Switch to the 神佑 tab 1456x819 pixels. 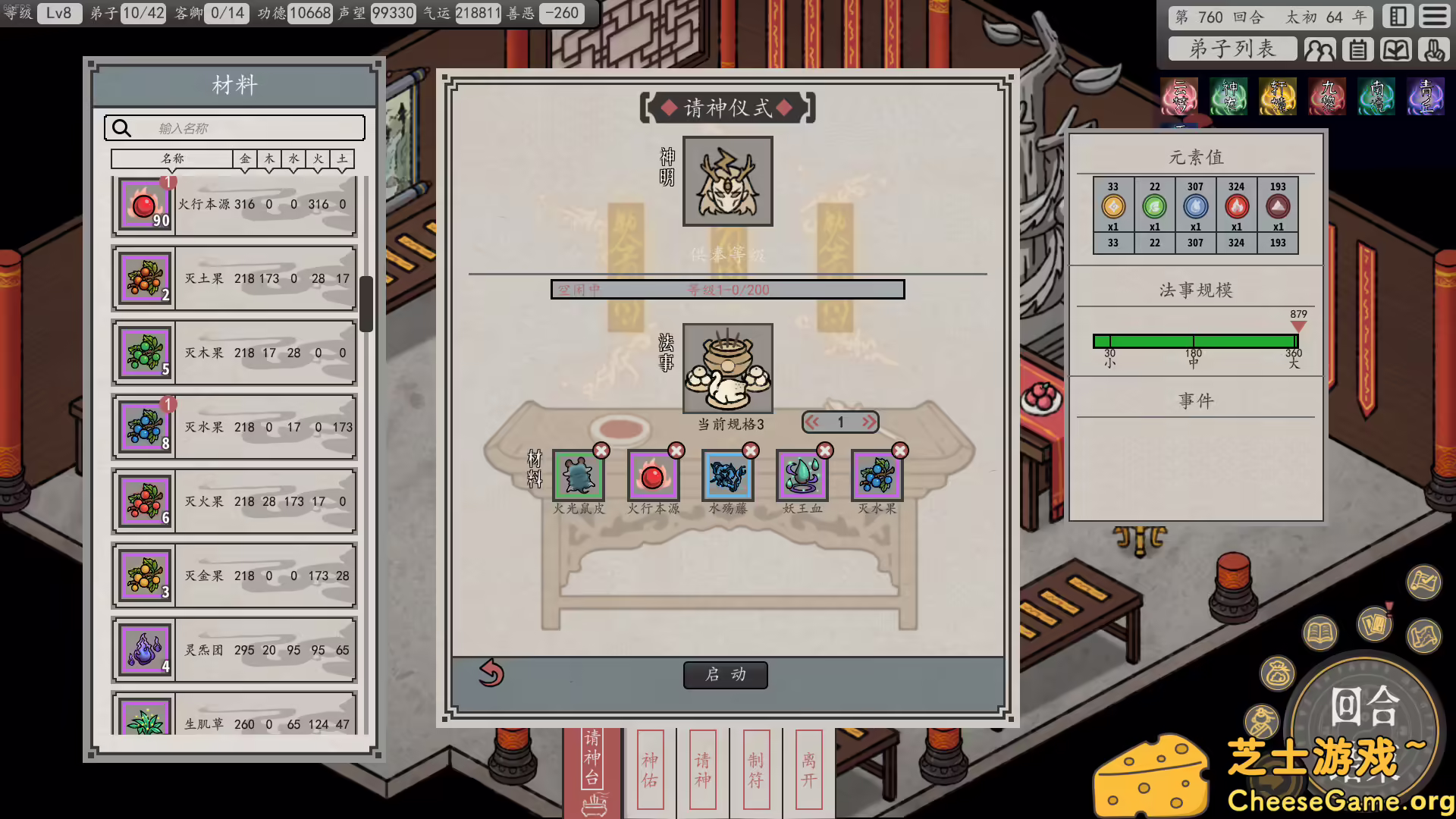pos(649,770)
